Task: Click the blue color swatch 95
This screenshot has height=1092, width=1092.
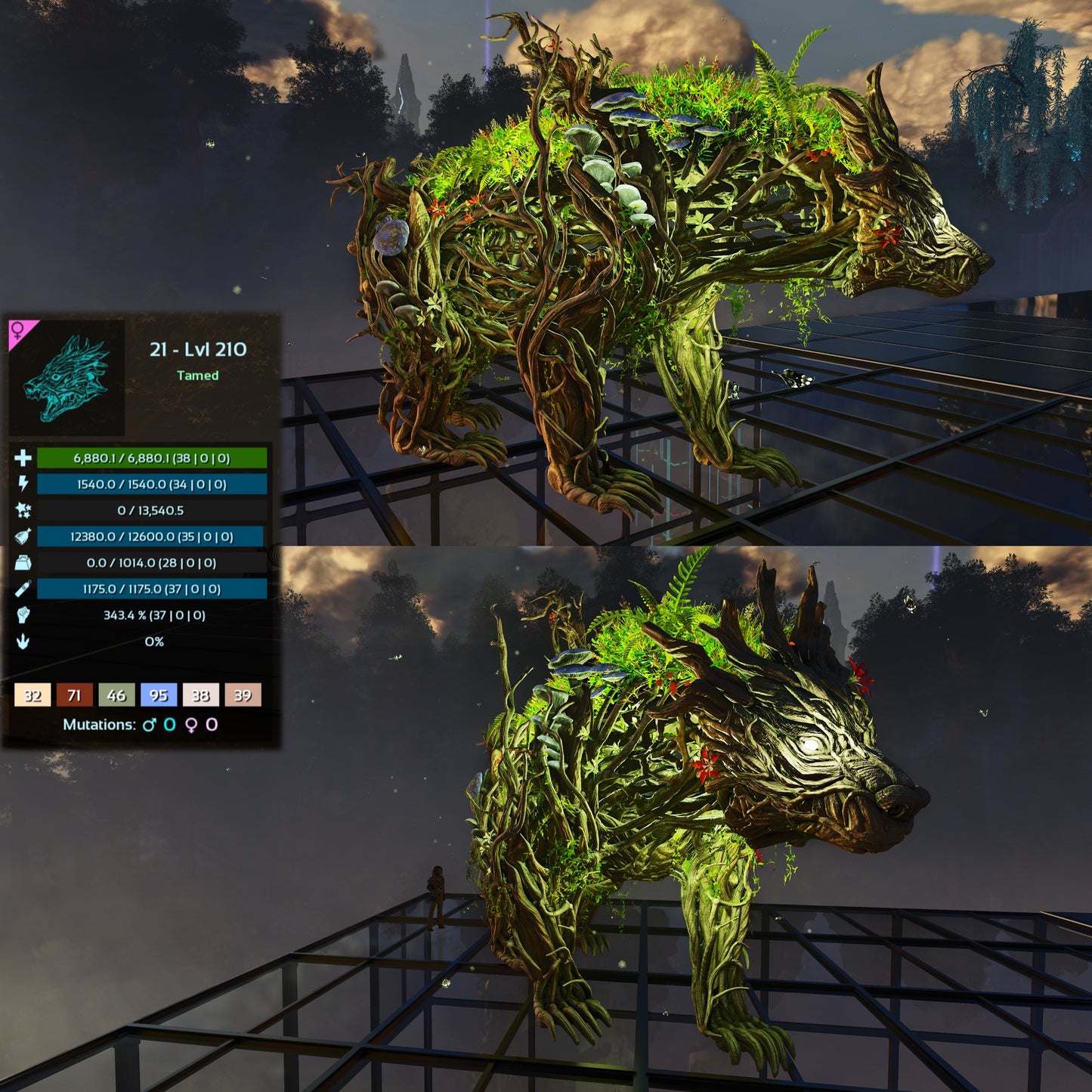Action: point(159,694)
